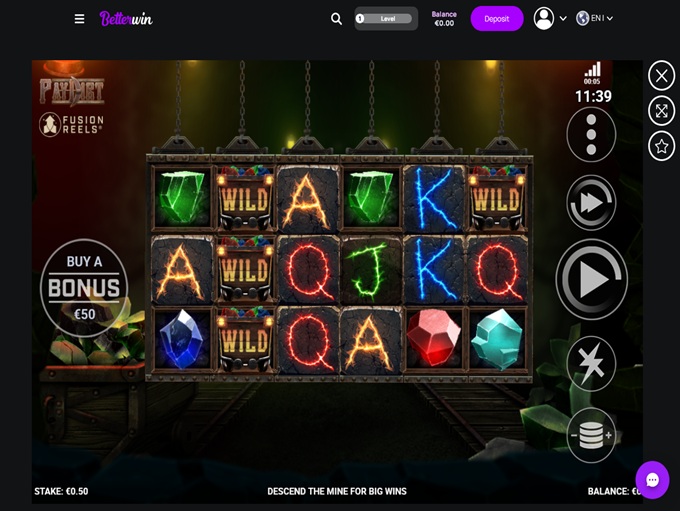Viewport: 680px width, 511px height.
Task: Open the three-dot game menu
Action: tap(591, 134)
